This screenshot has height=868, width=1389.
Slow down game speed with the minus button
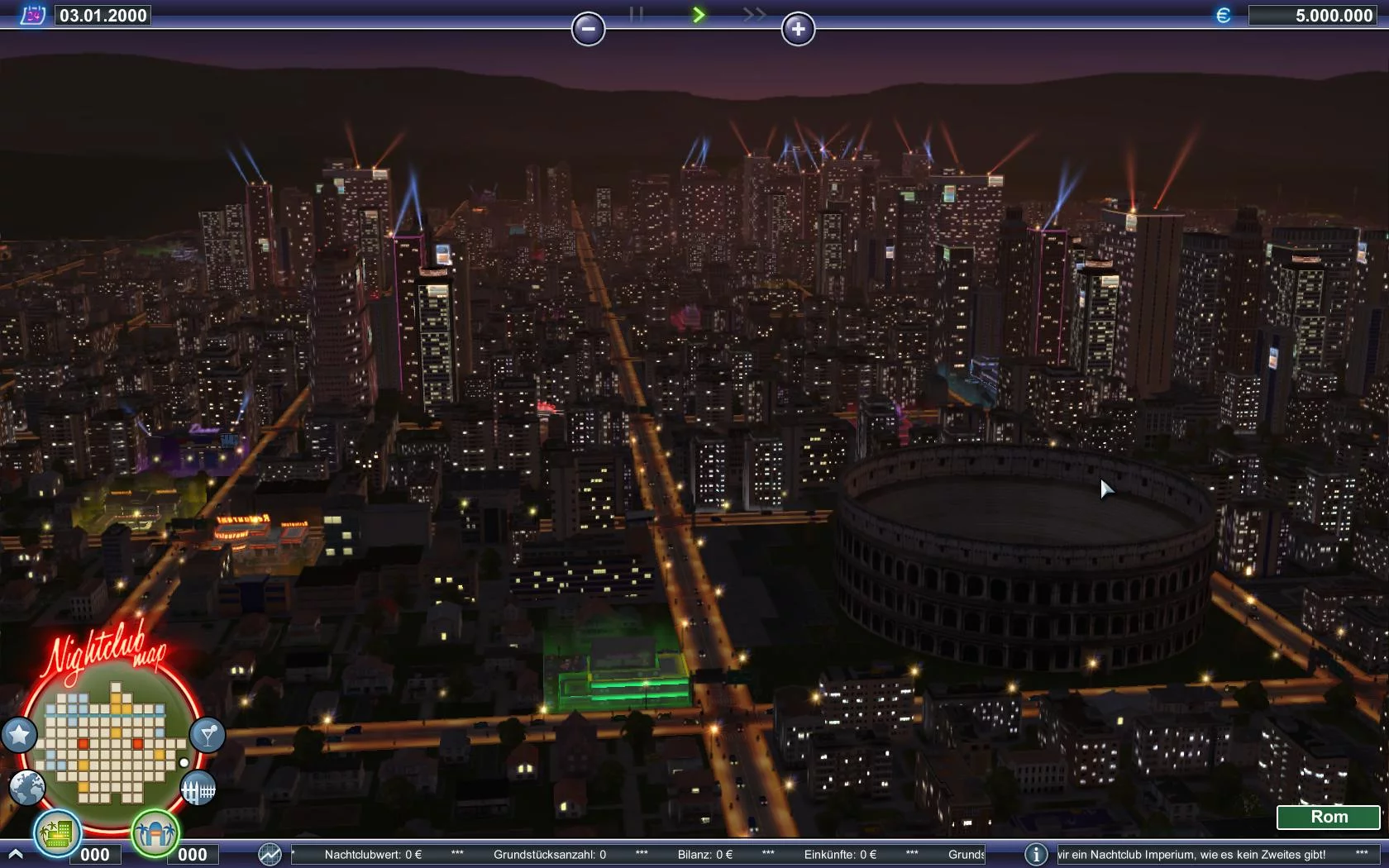tap(588, 29)
